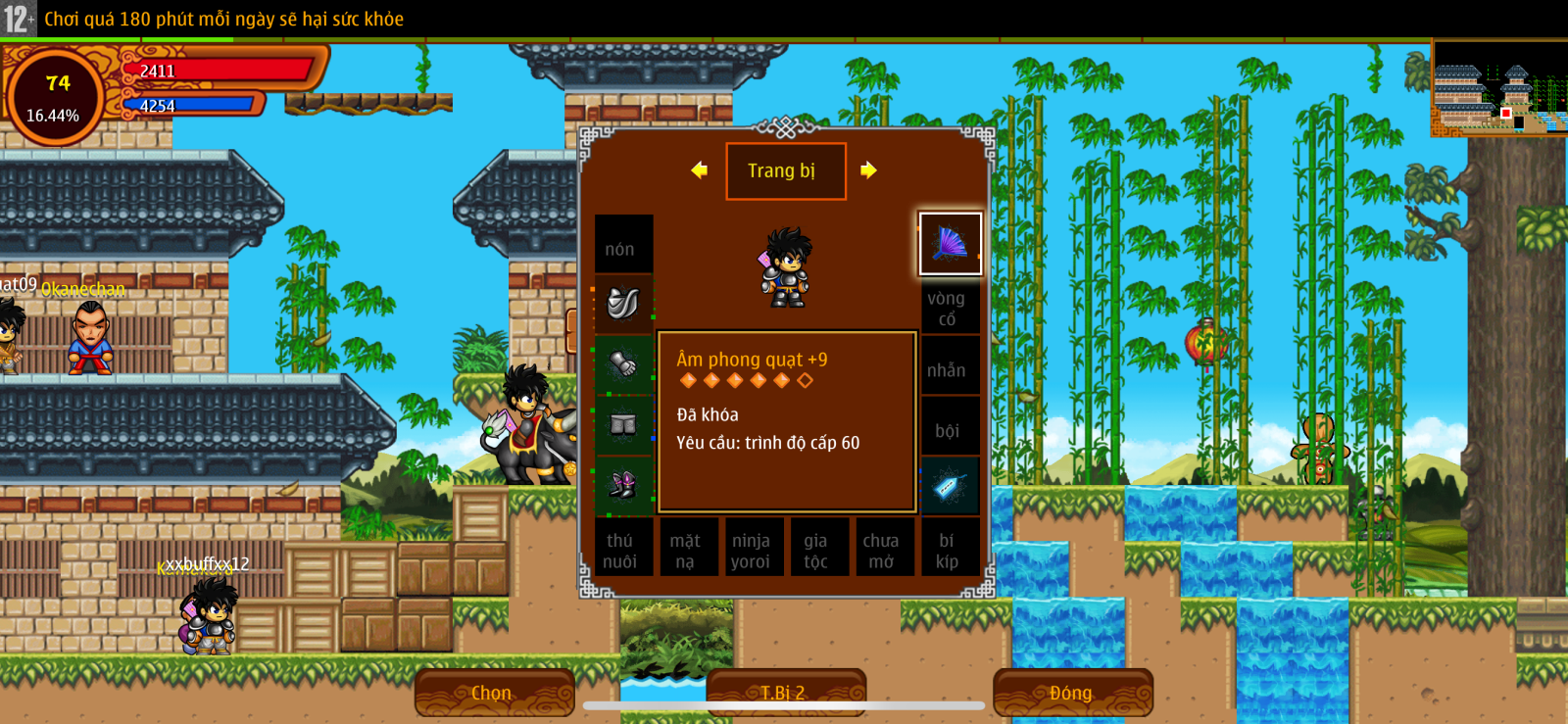Screen dimensions: 1568x724
Task: Choose the nhẫn ring slot
Action: (948, 370)
